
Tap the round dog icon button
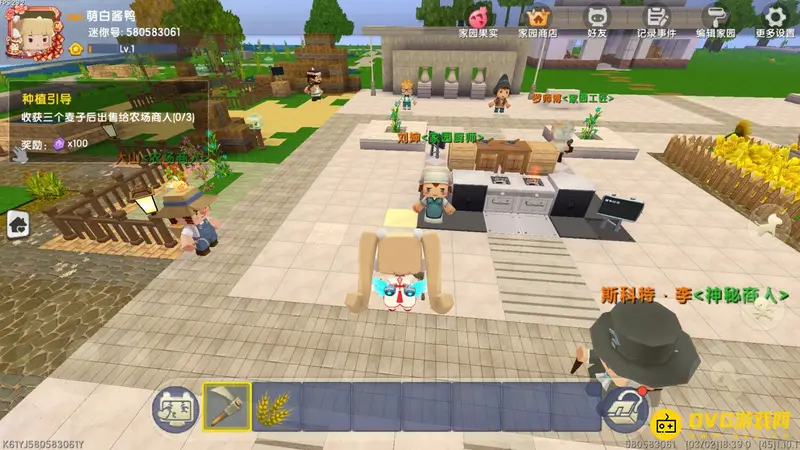click(x=768, y=223)
